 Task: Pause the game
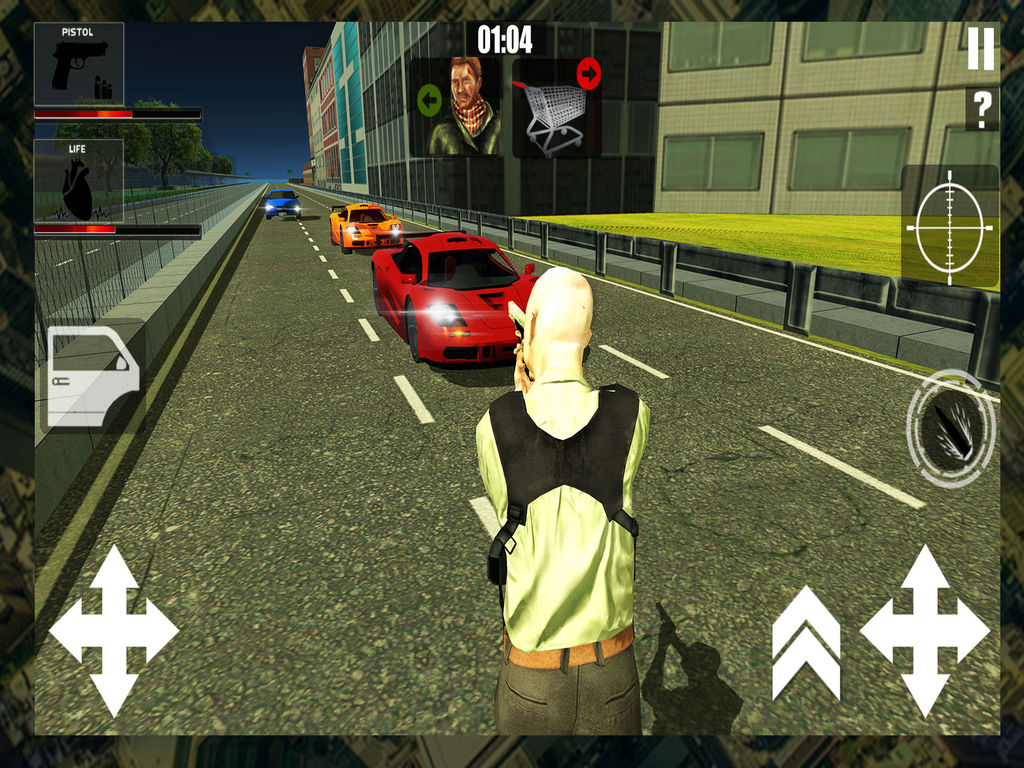click(x=981, y=48)
